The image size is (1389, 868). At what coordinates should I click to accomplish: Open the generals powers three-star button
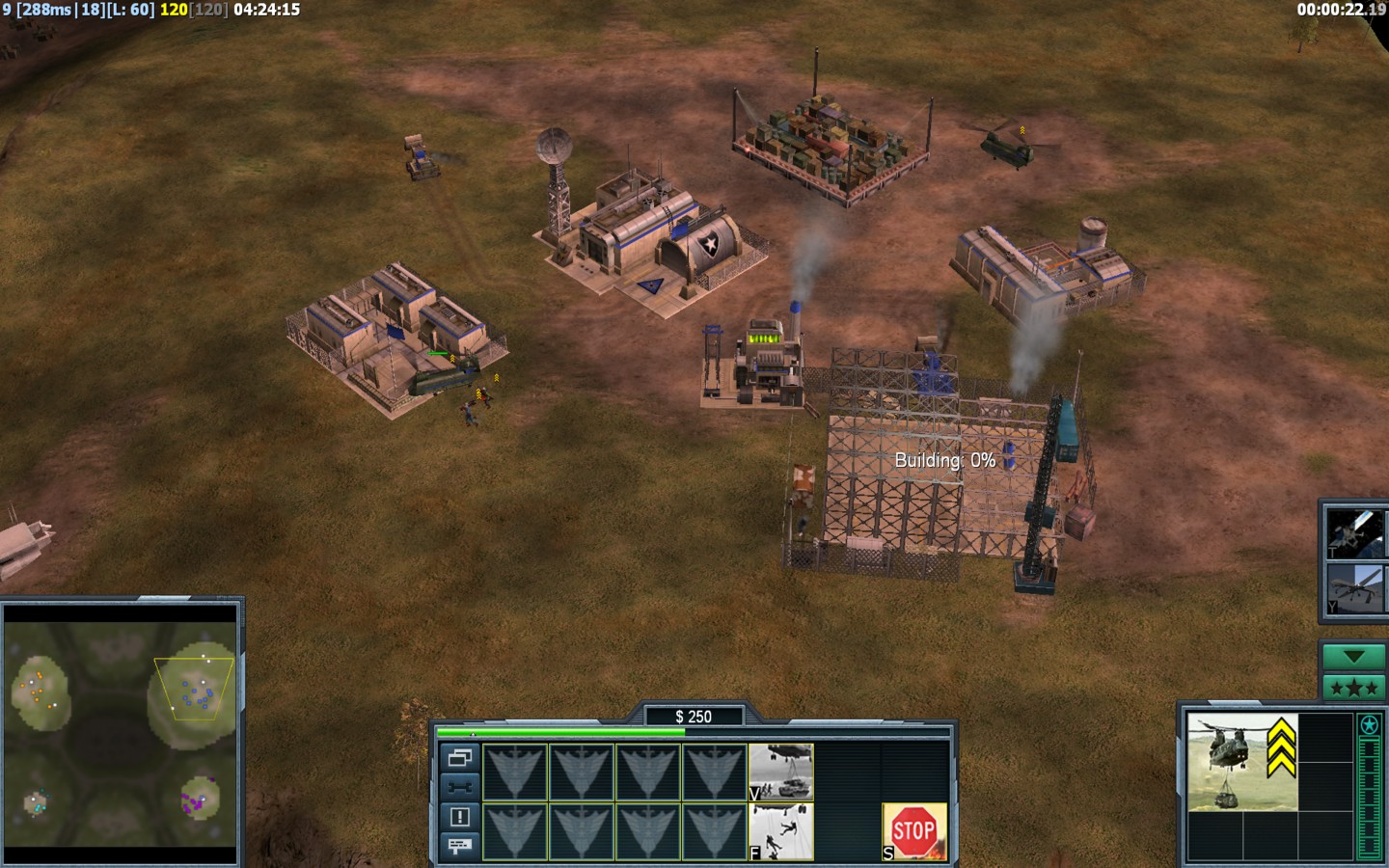tap(1353, 688)
